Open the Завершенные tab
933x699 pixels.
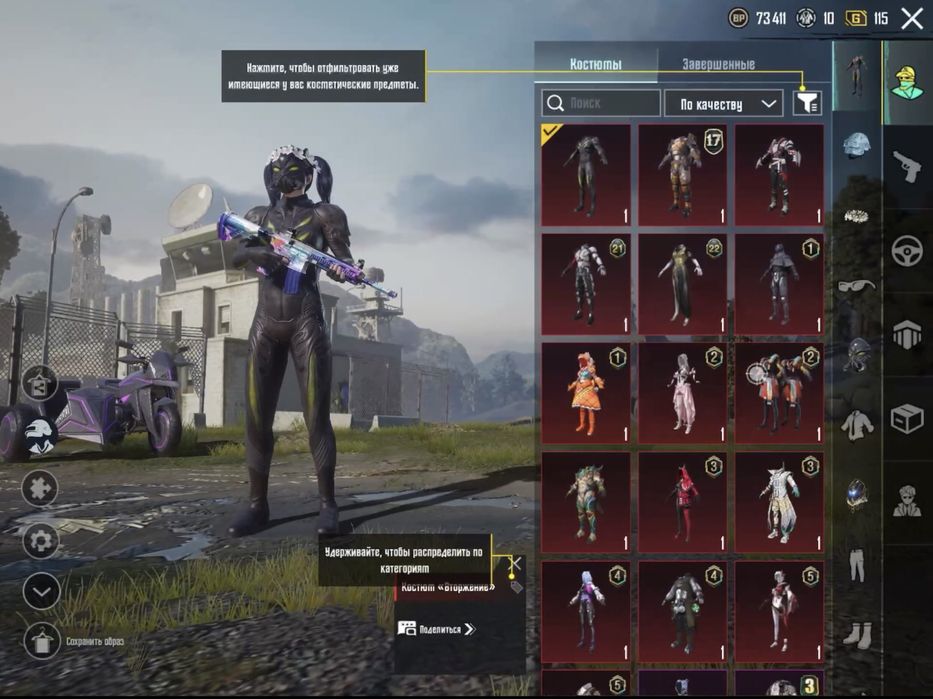point(718,64)
